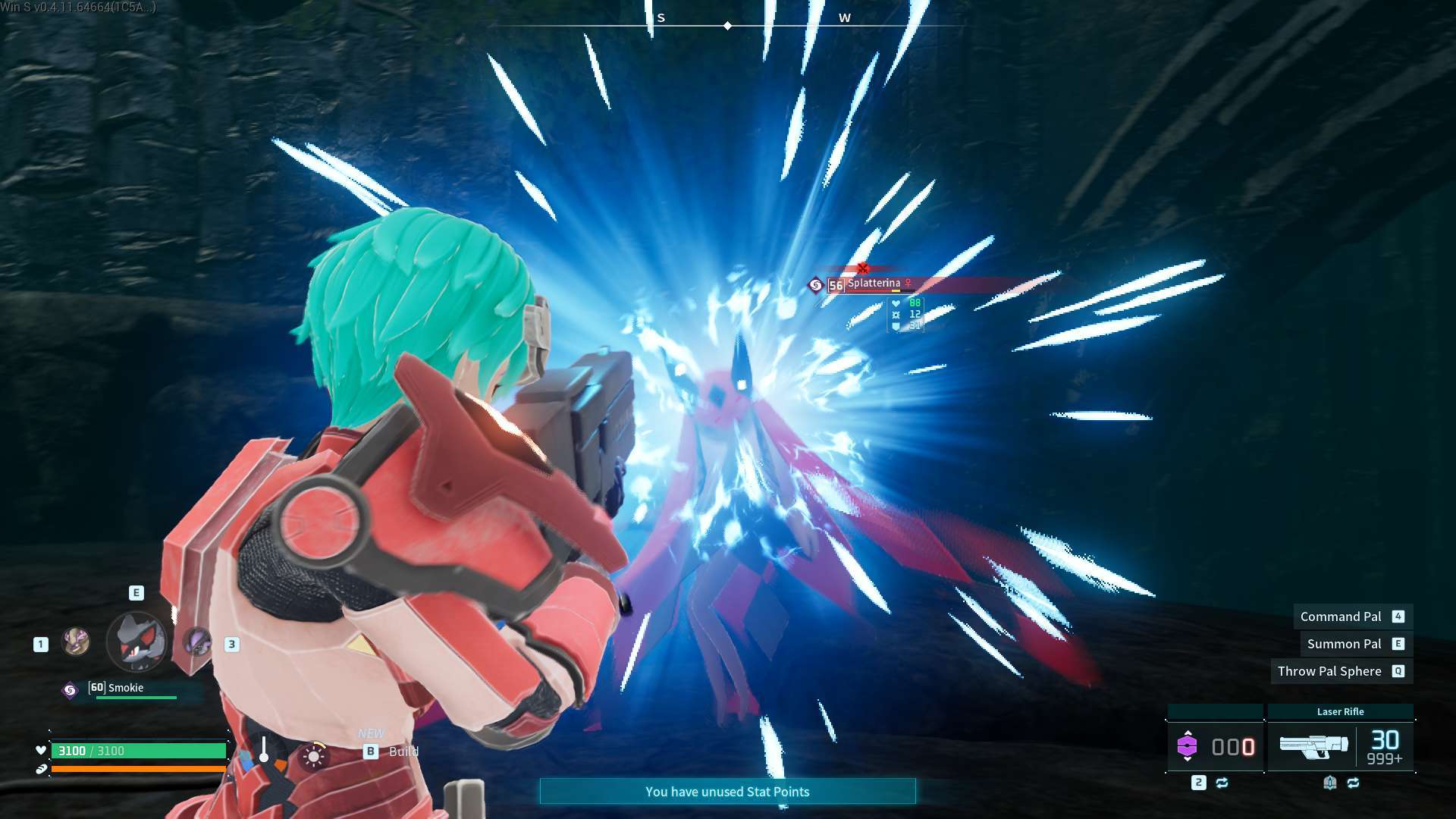Click Splatterina's enemy nameplate

tap(874, 284)
